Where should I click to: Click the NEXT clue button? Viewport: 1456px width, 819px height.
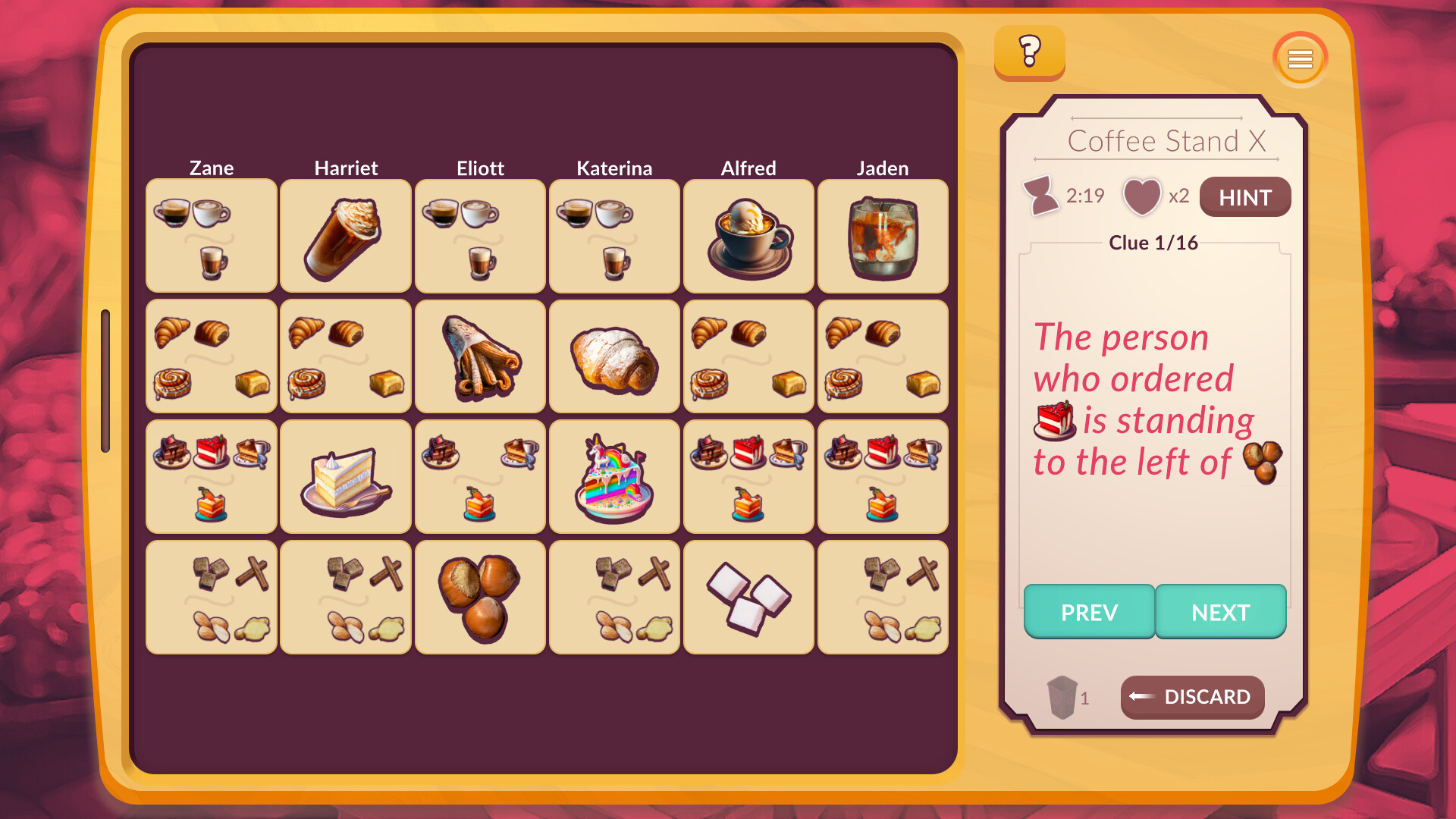1221,611
